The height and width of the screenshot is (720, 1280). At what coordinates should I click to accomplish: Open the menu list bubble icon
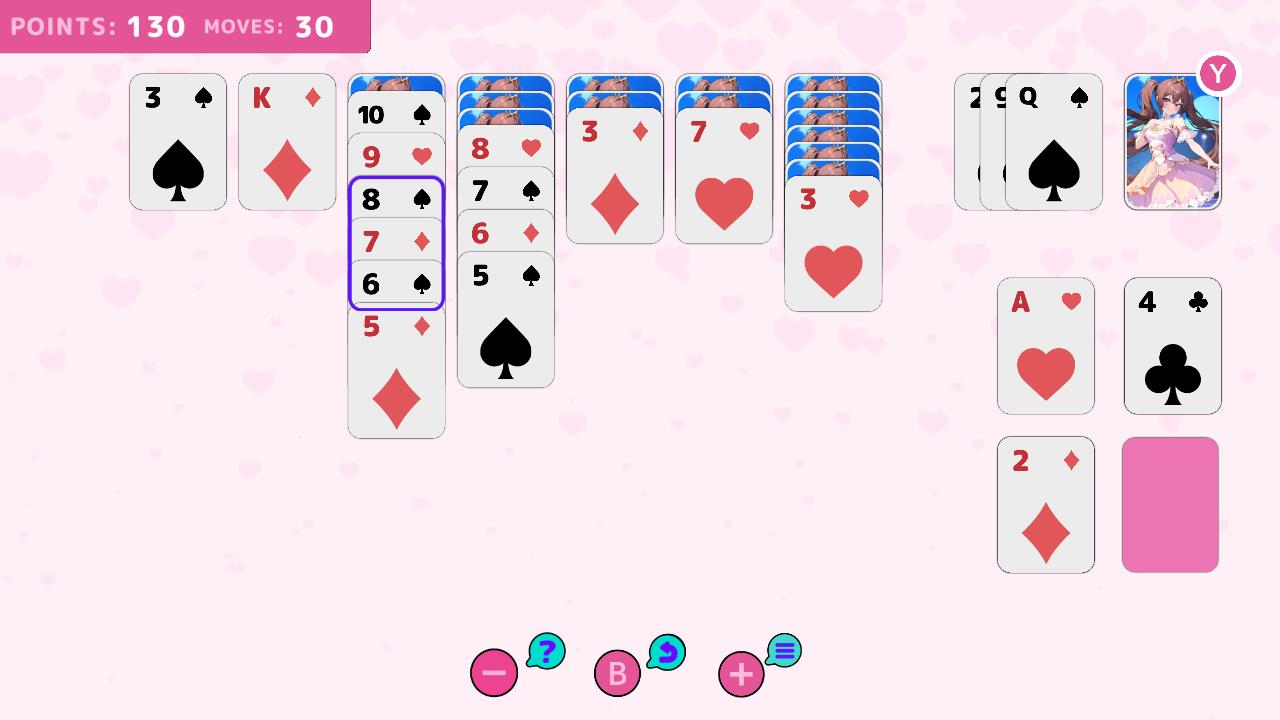[x=784, y=651]
